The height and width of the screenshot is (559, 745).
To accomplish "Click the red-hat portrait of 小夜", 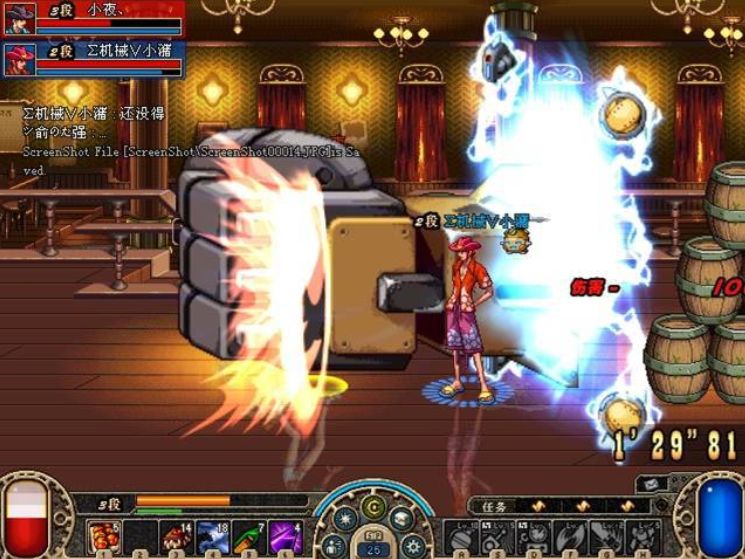I will pos(19,18).
